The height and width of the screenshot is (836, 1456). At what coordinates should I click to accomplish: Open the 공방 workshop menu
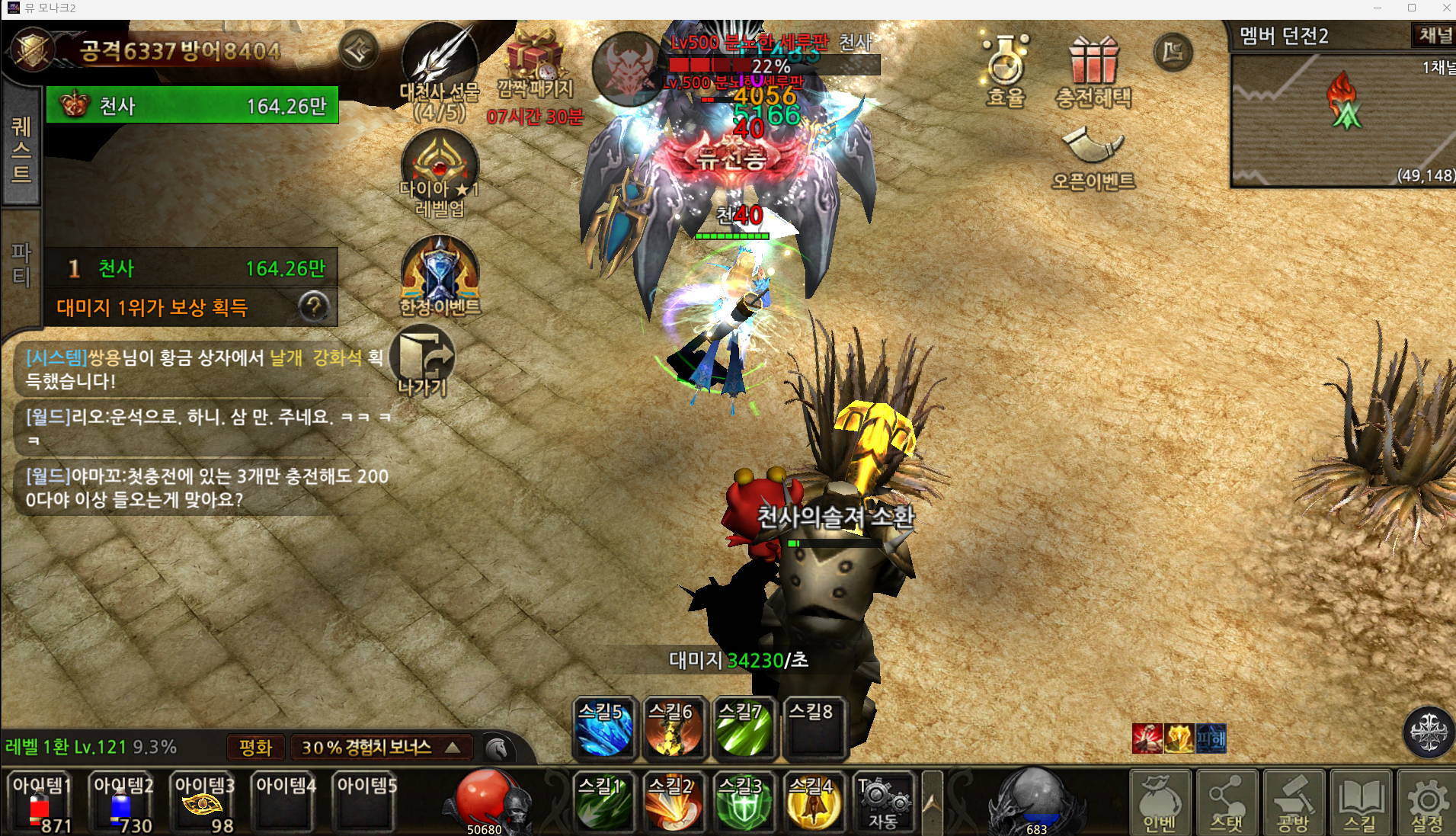(x=1293, y=802)
